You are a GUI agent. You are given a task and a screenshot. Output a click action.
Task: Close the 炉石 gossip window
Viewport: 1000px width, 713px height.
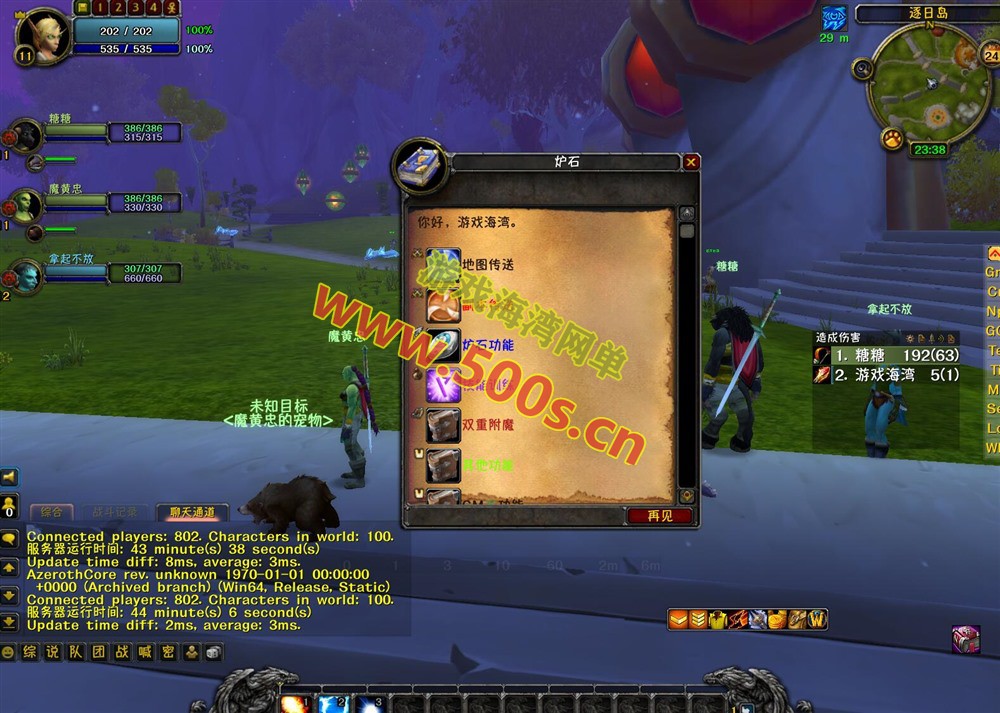(x=691, y=162)
